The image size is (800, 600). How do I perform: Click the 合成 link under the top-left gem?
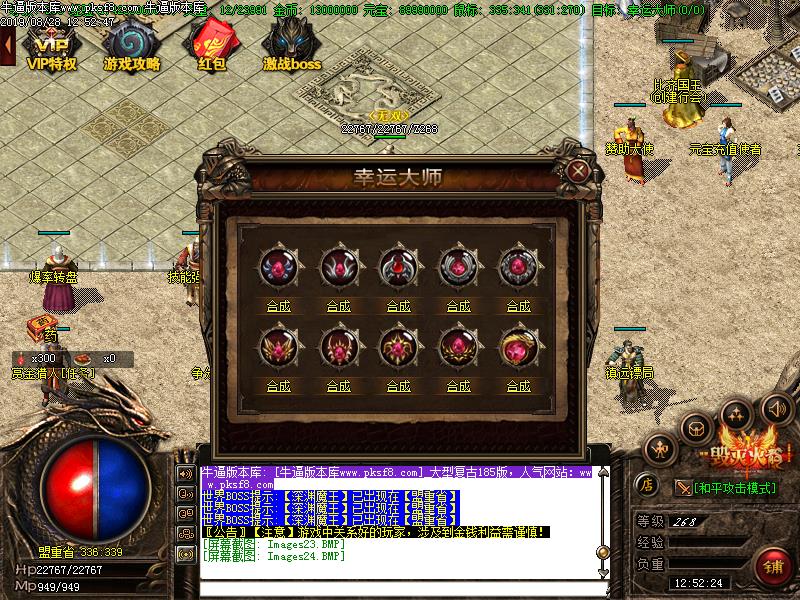point(279,306)
